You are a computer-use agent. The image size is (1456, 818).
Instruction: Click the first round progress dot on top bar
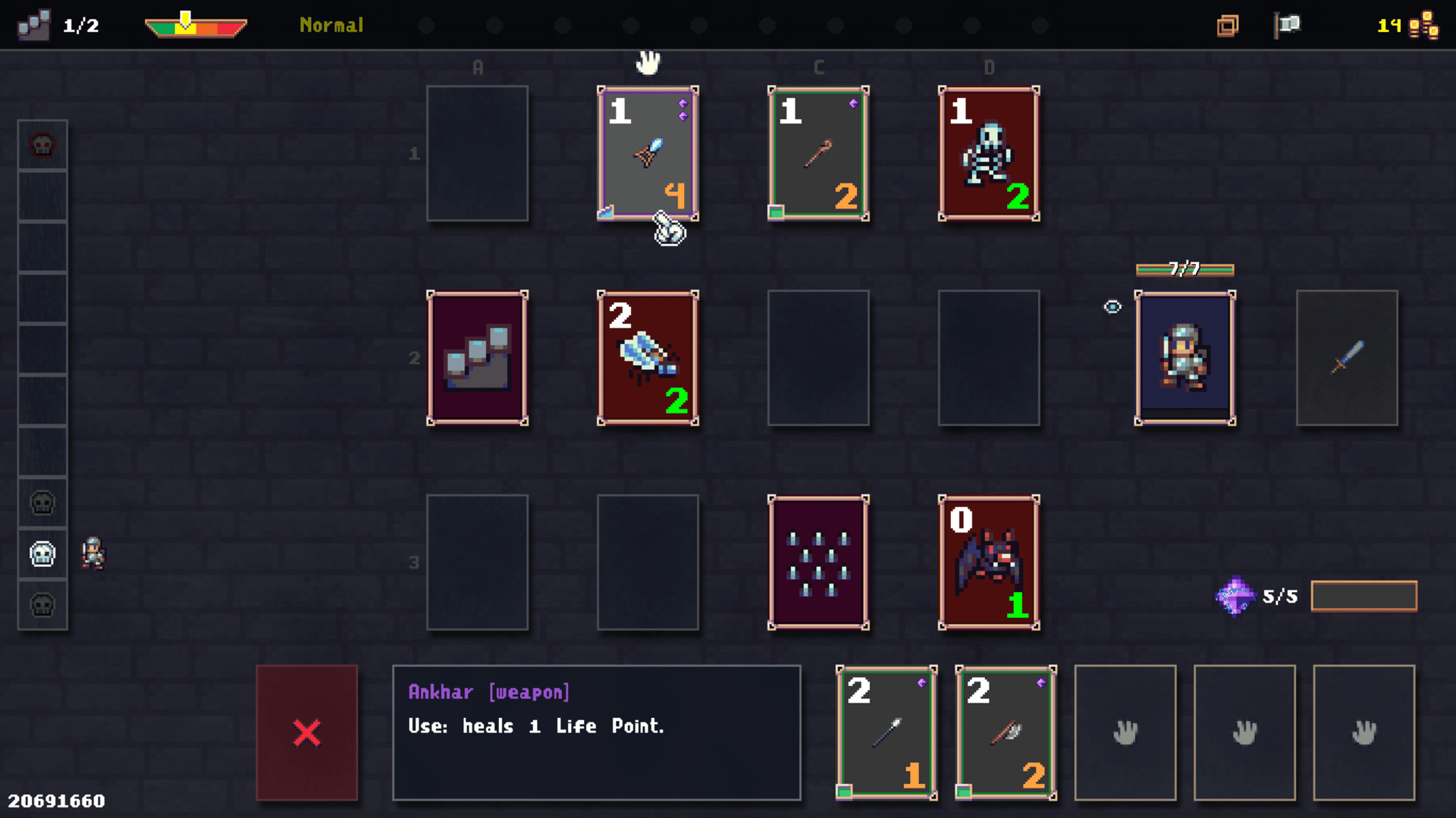426,25
